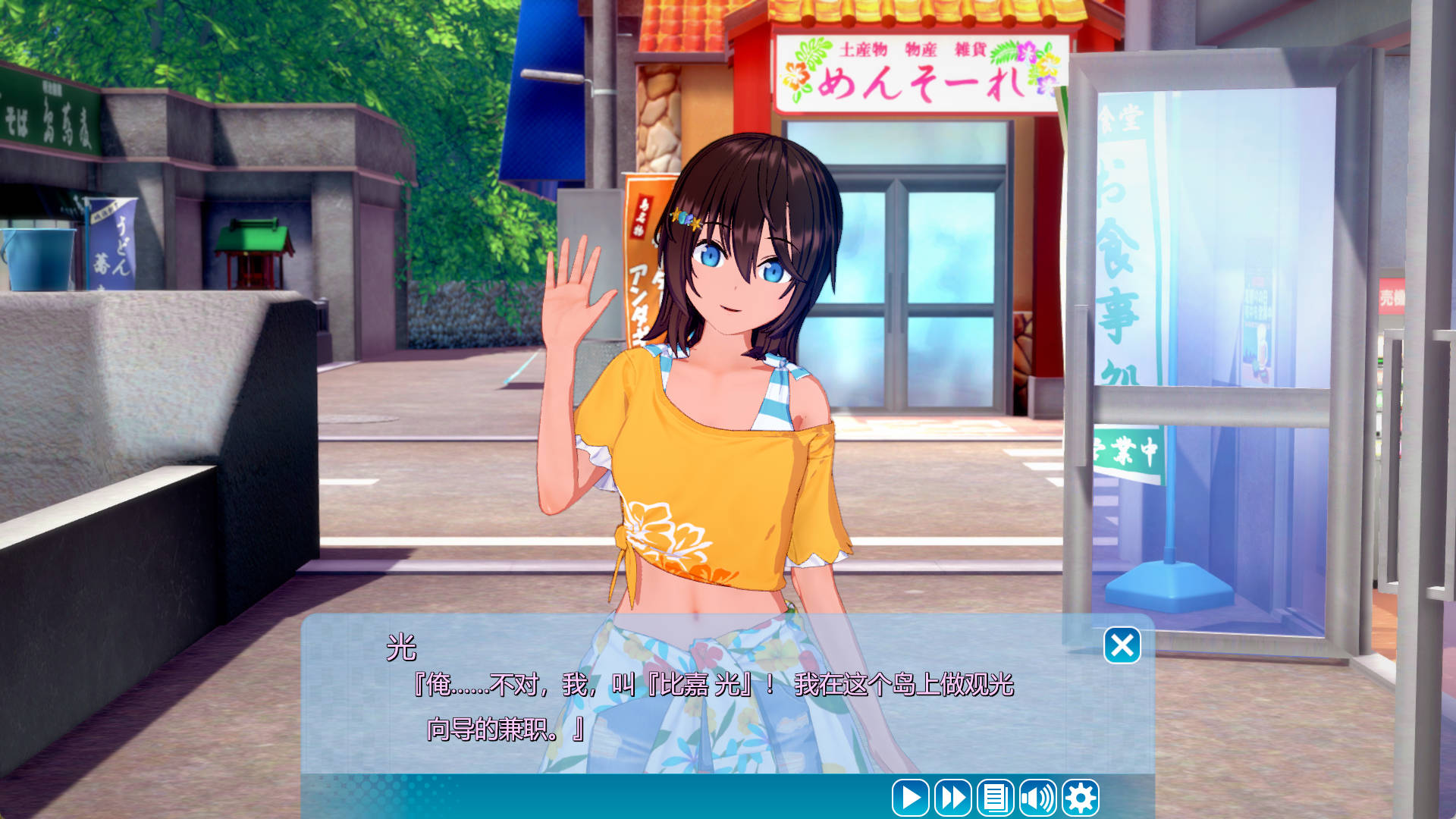
Task: Hide the dialogue box with the X
Action: tap(1124, 645)
